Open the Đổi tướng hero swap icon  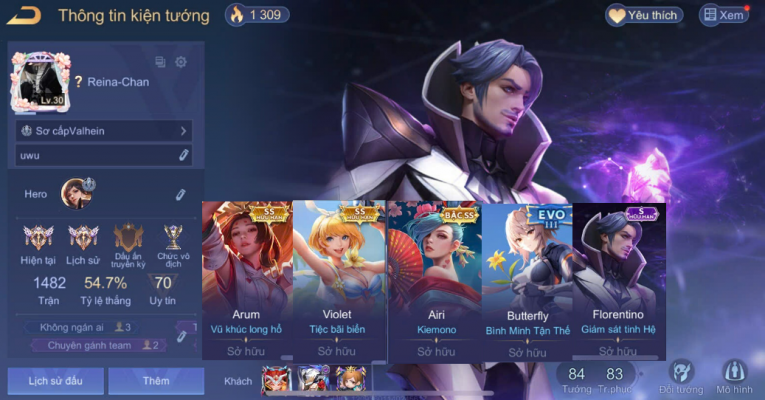pyautogui.click(x=680, y=378)
